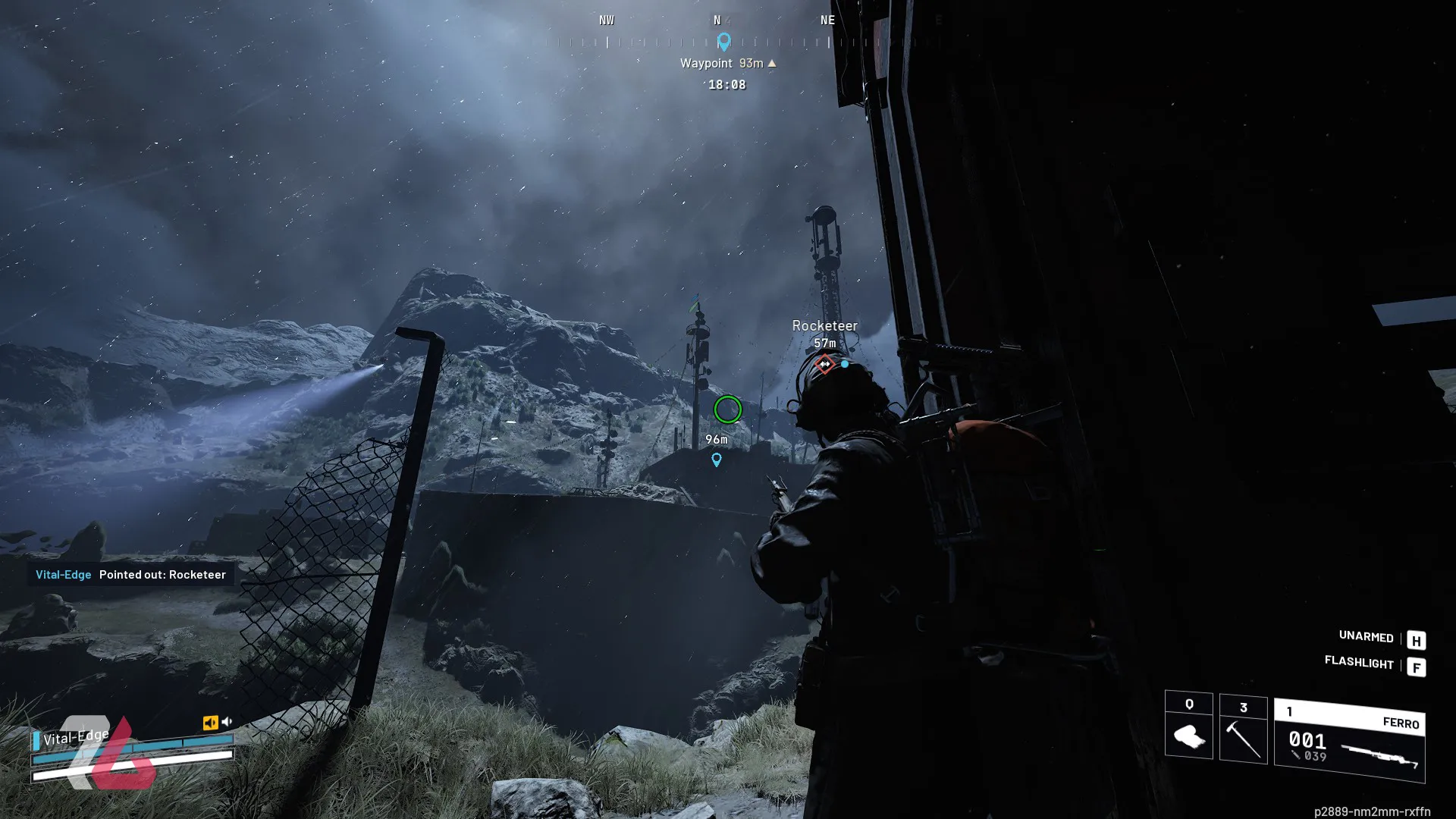Click the blue waypoint pin on the compass

click(723, 42)
